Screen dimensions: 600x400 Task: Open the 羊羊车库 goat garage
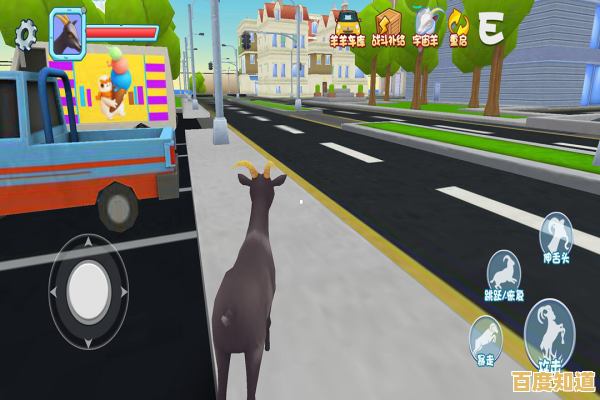tap(346, 26)
